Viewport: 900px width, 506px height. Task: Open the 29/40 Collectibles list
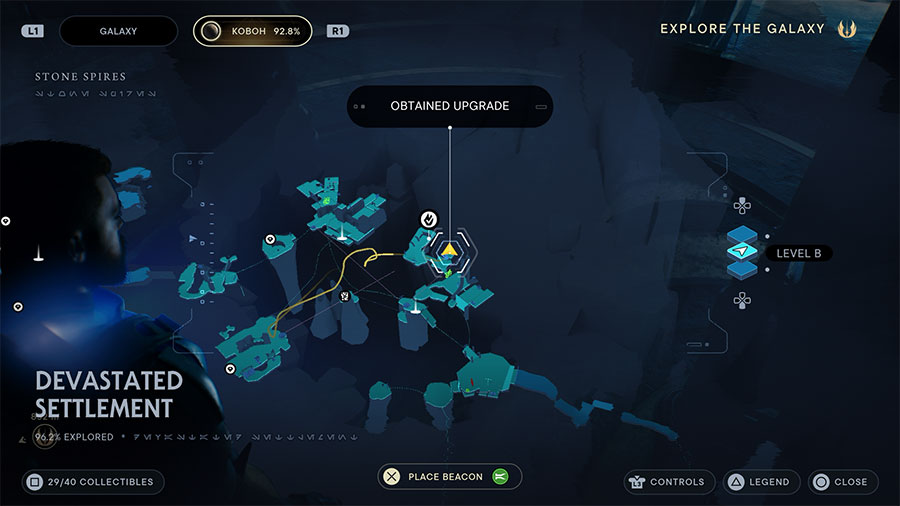click(93, 482)
